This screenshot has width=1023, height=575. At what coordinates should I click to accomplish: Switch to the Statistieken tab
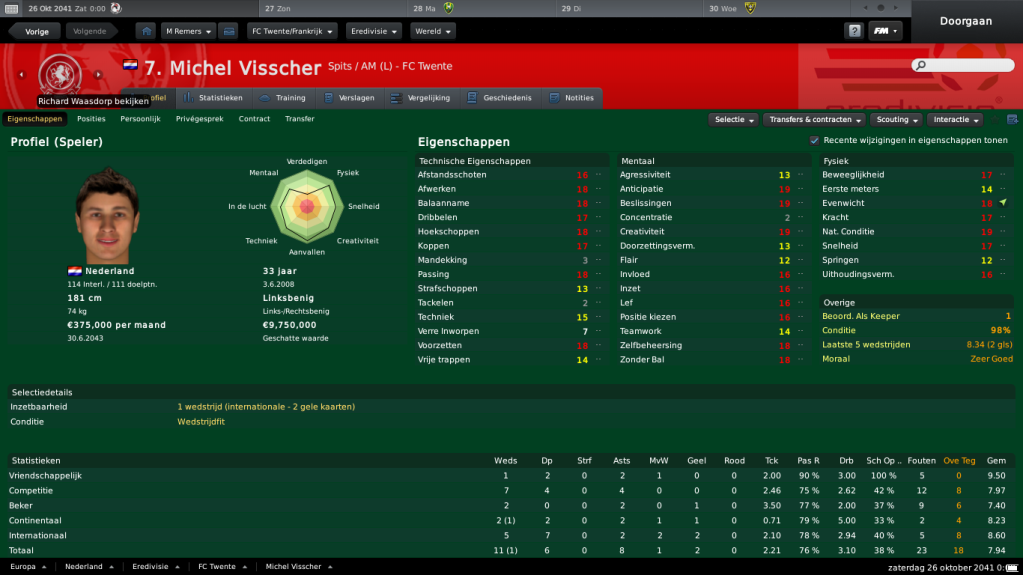213,98
